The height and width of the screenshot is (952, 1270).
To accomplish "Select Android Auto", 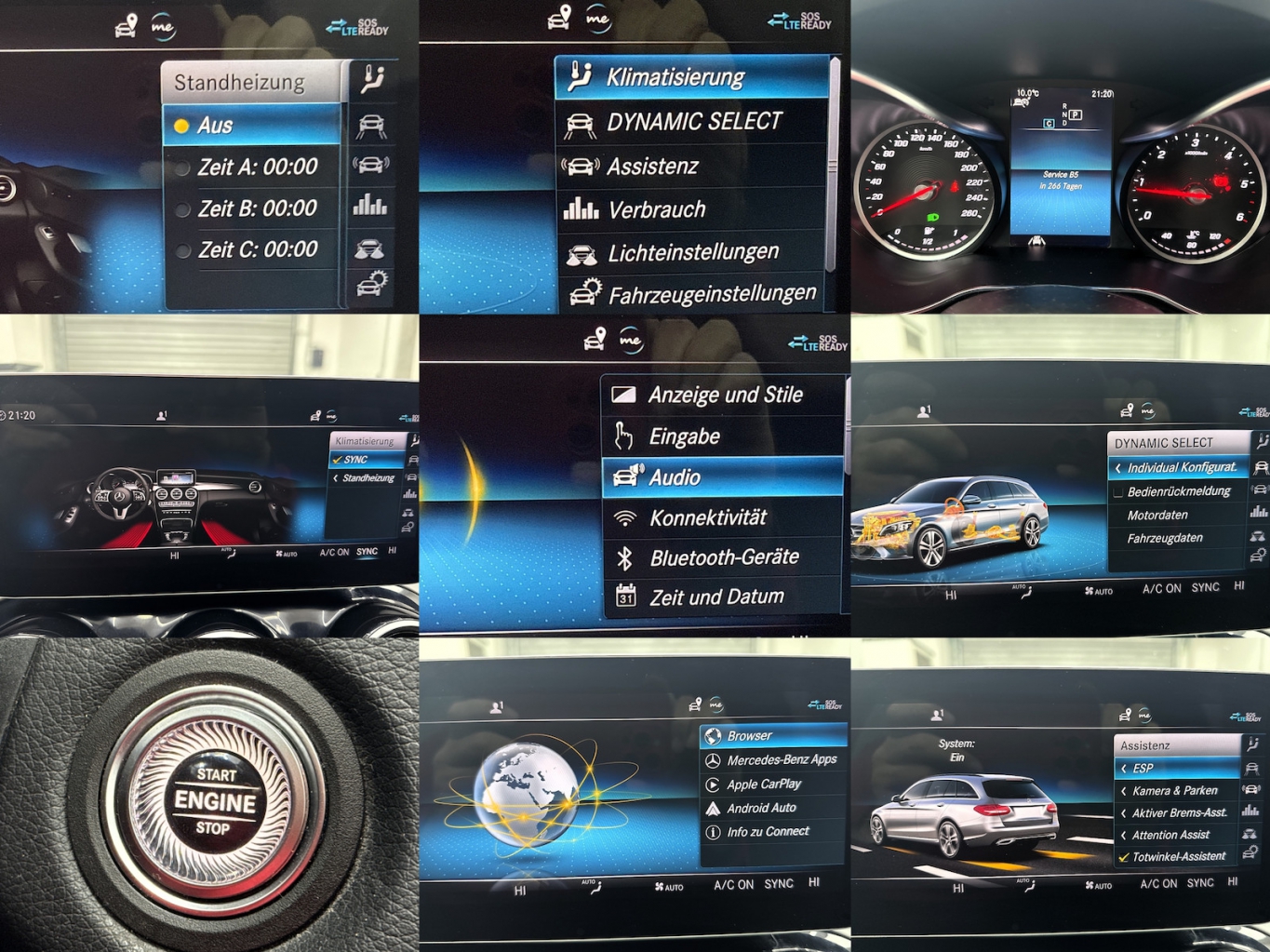I will (x=761, y=808).
